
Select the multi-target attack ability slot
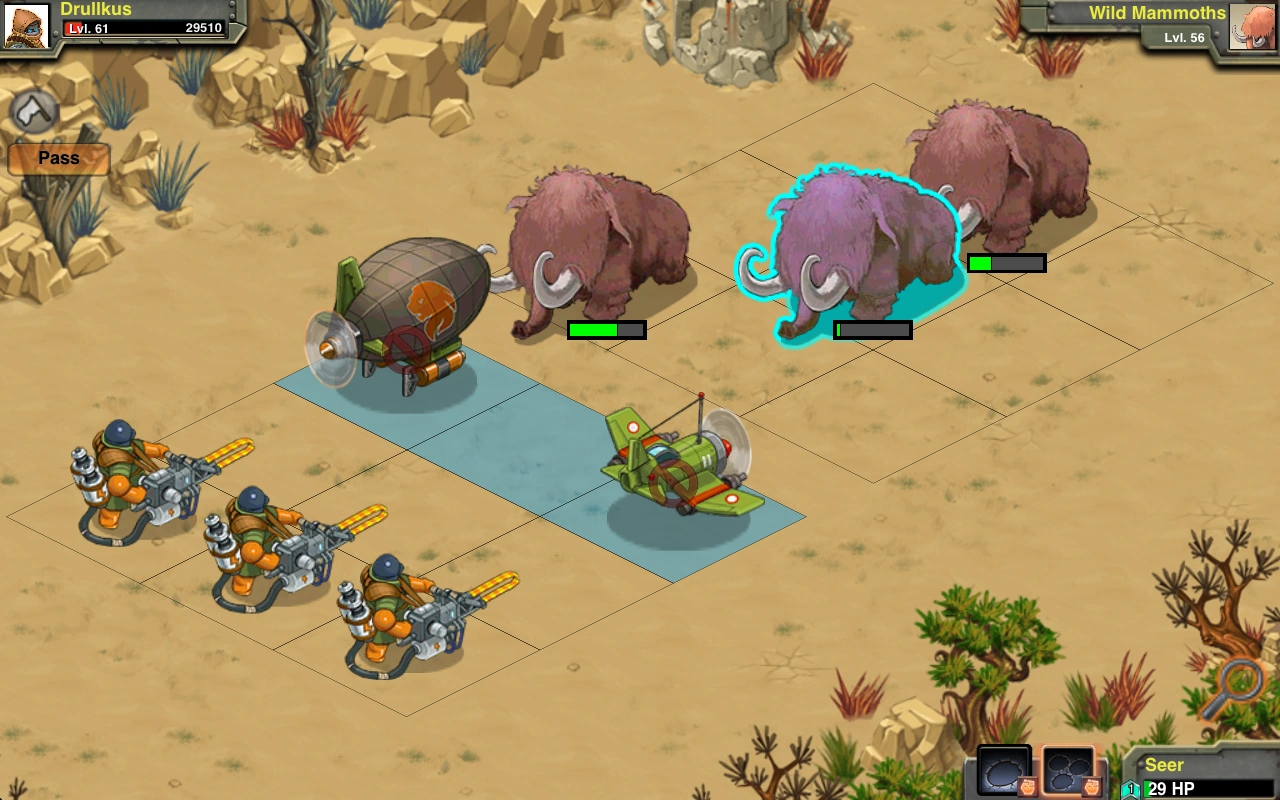click(x=1070, y=770)
